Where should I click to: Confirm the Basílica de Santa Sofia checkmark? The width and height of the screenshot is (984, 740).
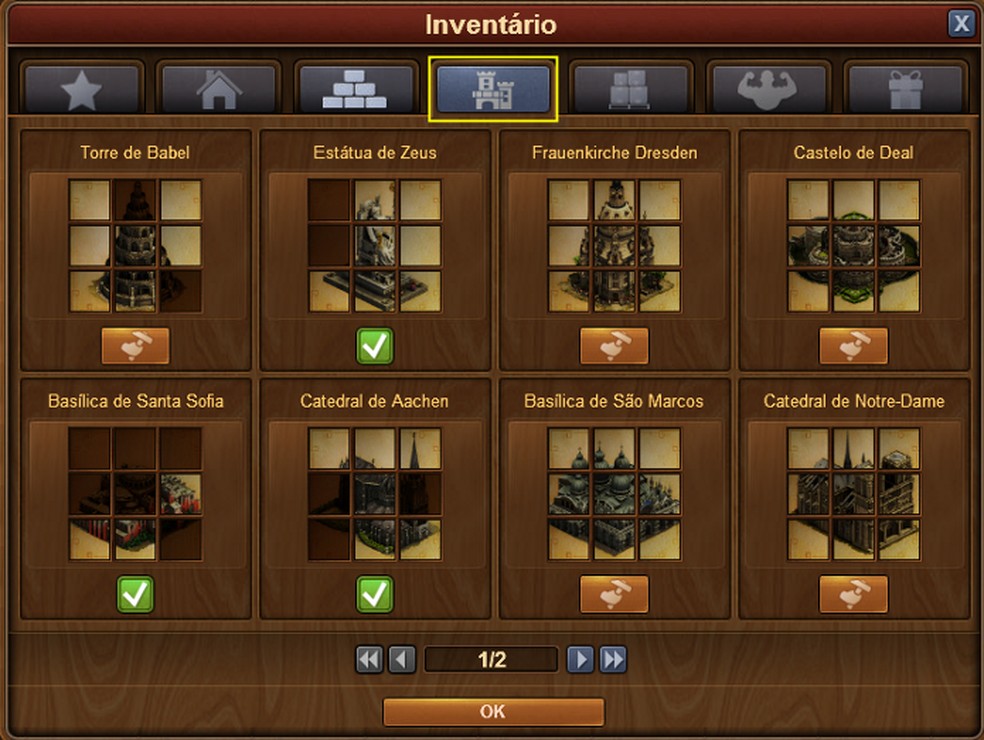pos(135,595)
